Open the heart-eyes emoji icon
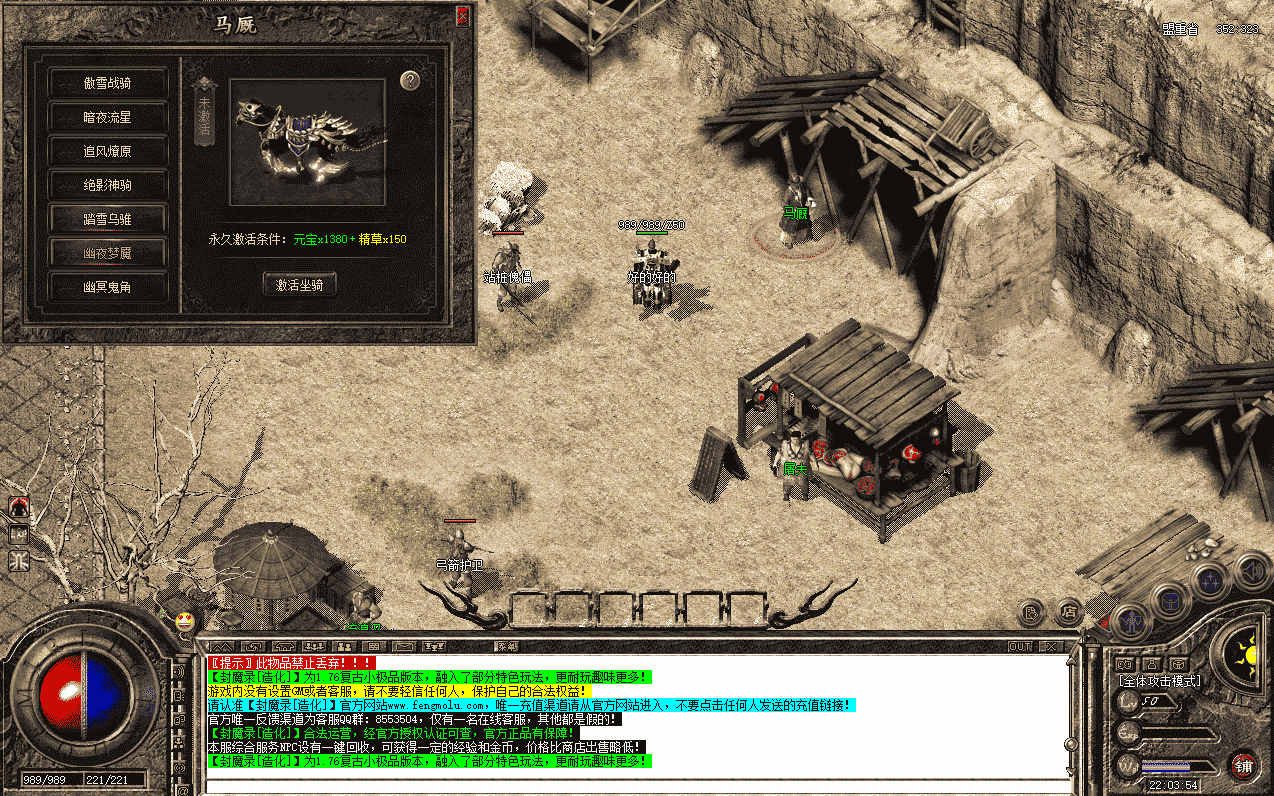1274x796 pixels. (184, 621)
